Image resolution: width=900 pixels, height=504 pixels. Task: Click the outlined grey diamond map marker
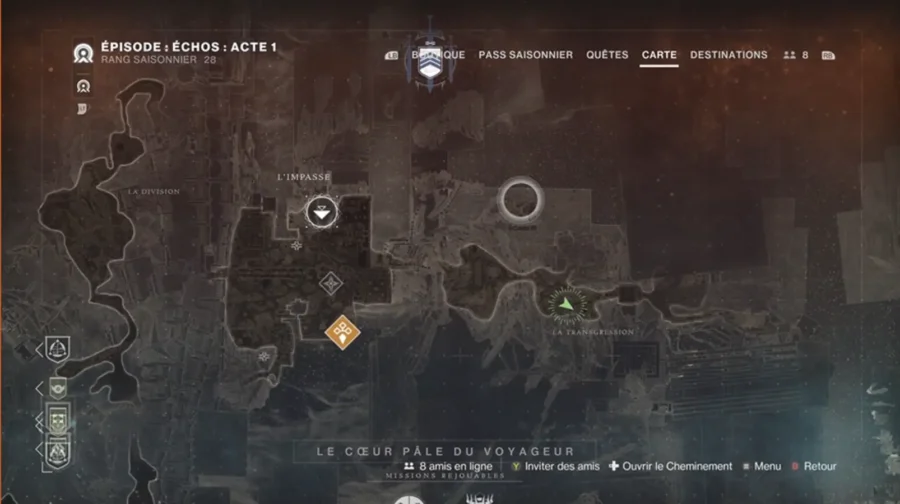[x=330, y=284]
